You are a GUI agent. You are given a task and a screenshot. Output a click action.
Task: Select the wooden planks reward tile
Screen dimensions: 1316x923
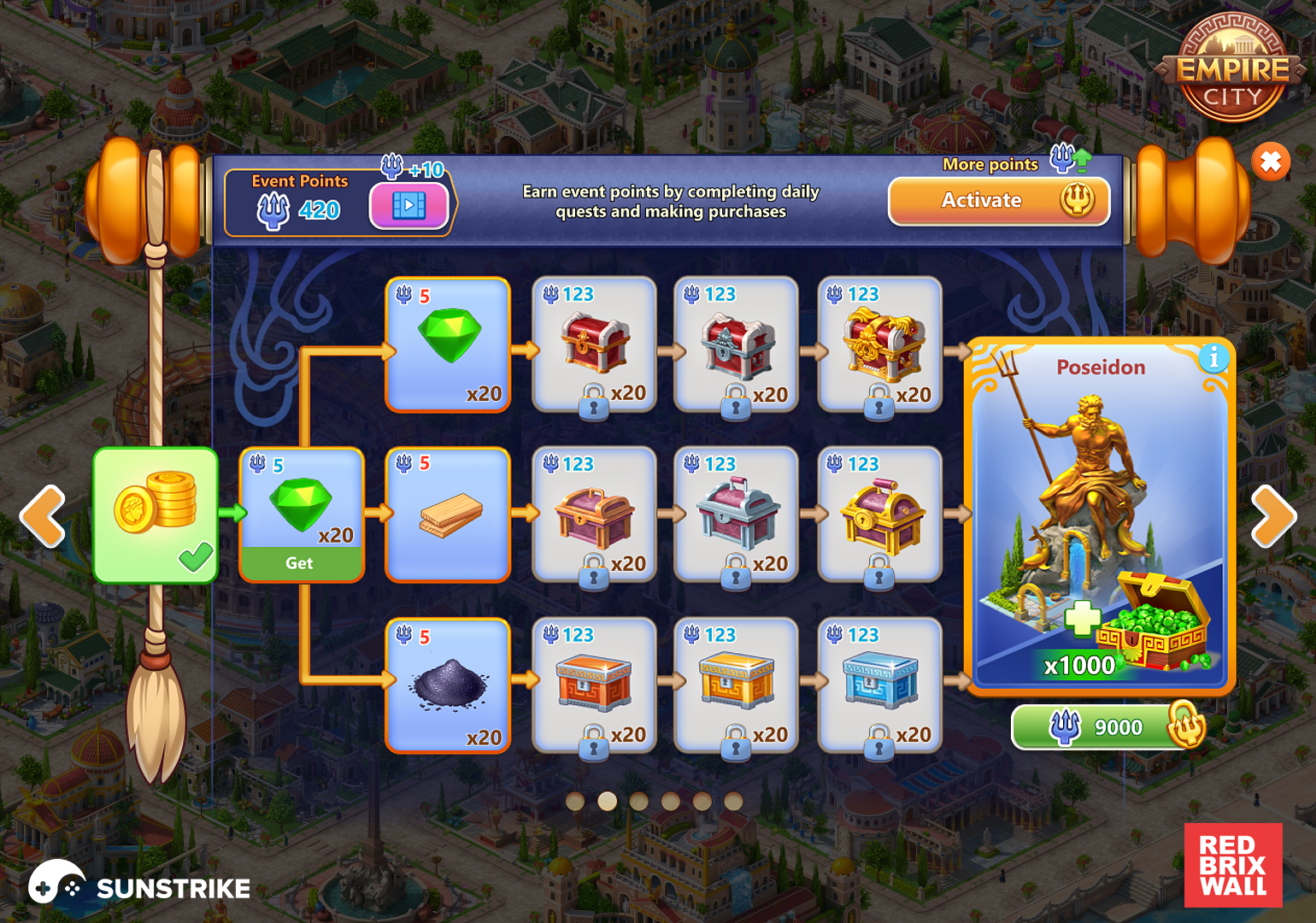[x=449, y=514]
